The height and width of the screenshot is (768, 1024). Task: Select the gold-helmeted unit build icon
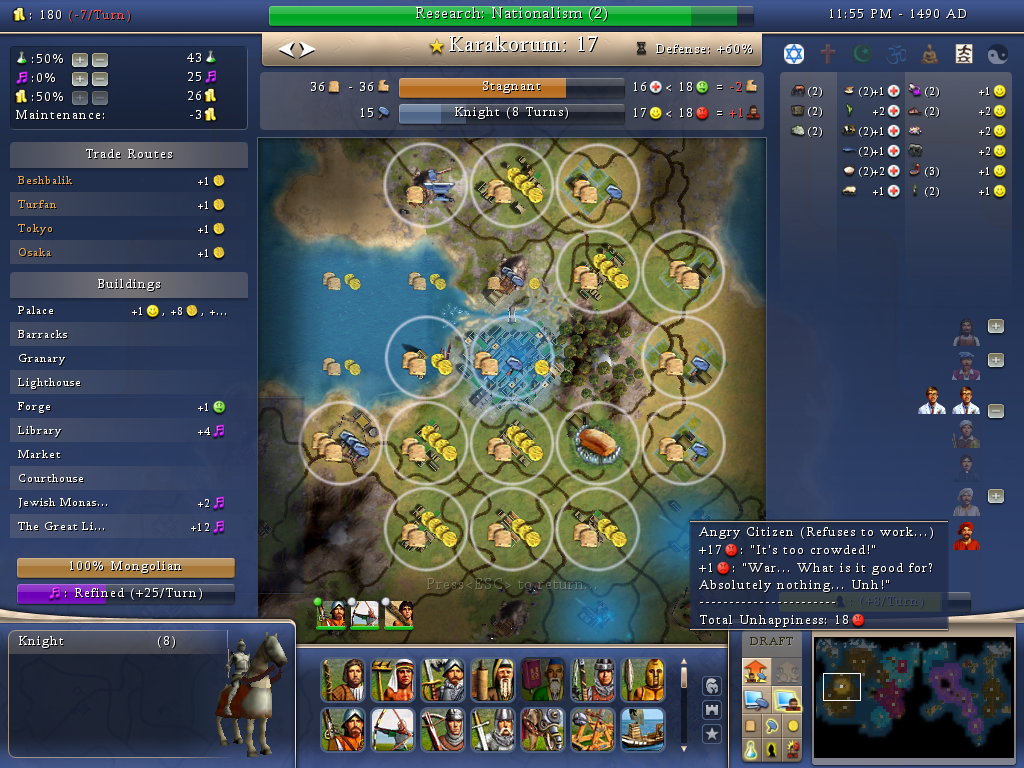(x=642, y=680)
